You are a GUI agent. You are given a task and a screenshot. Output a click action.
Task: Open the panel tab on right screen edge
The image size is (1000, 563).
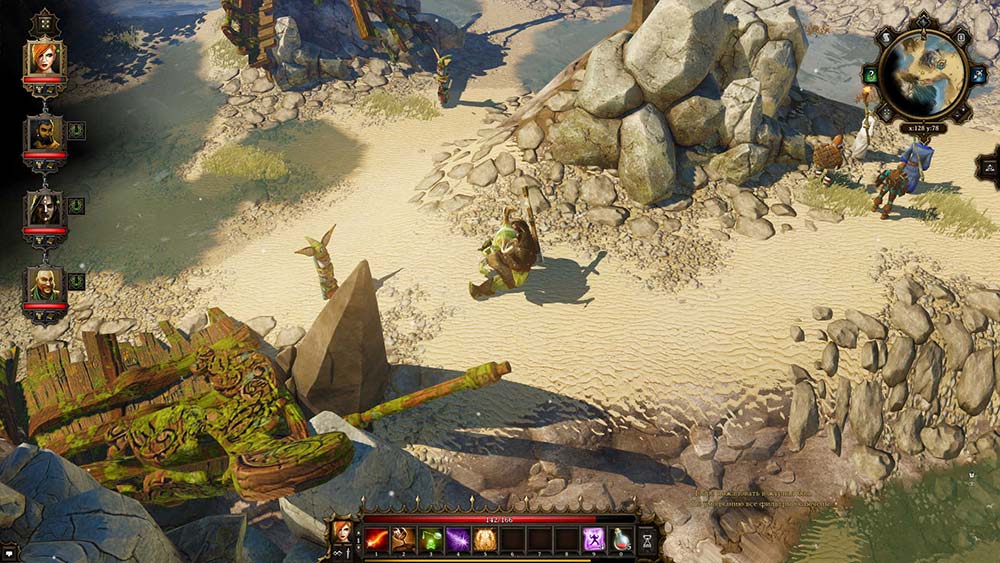point(990,166)
